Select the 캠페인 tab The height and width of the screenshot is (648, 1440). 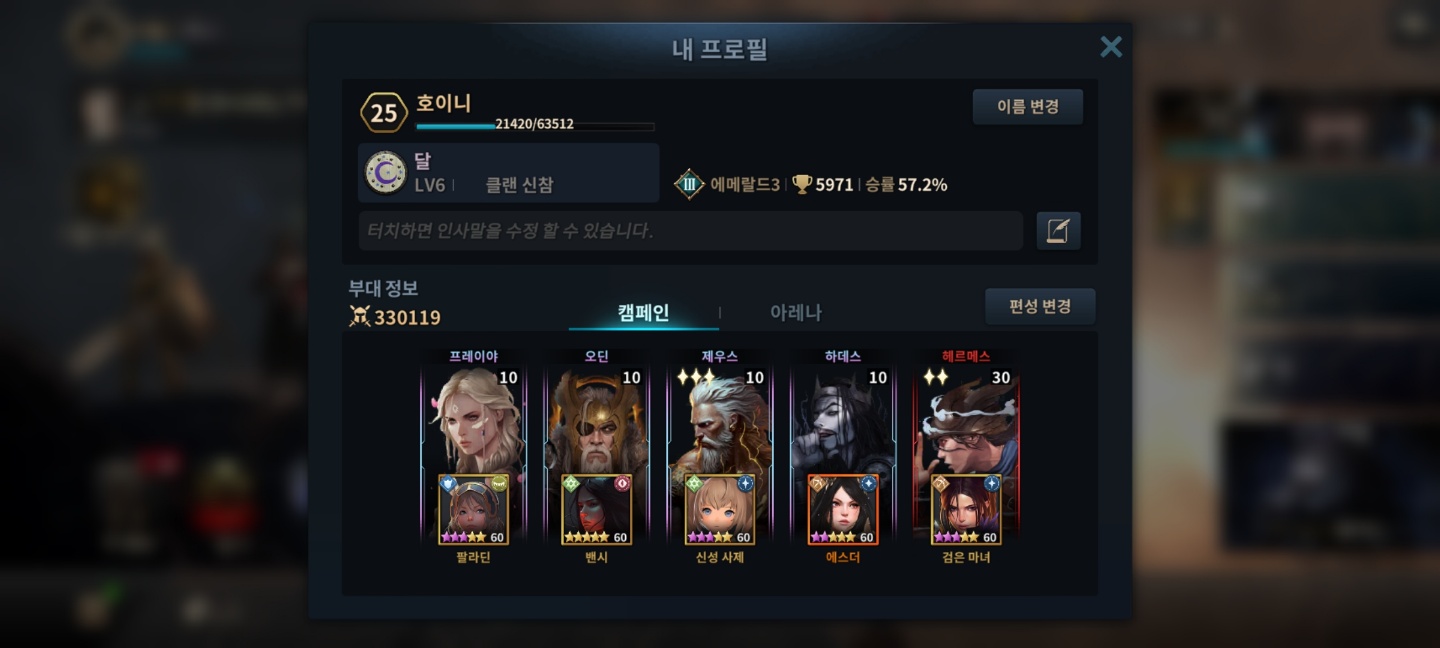click(643, 313)
